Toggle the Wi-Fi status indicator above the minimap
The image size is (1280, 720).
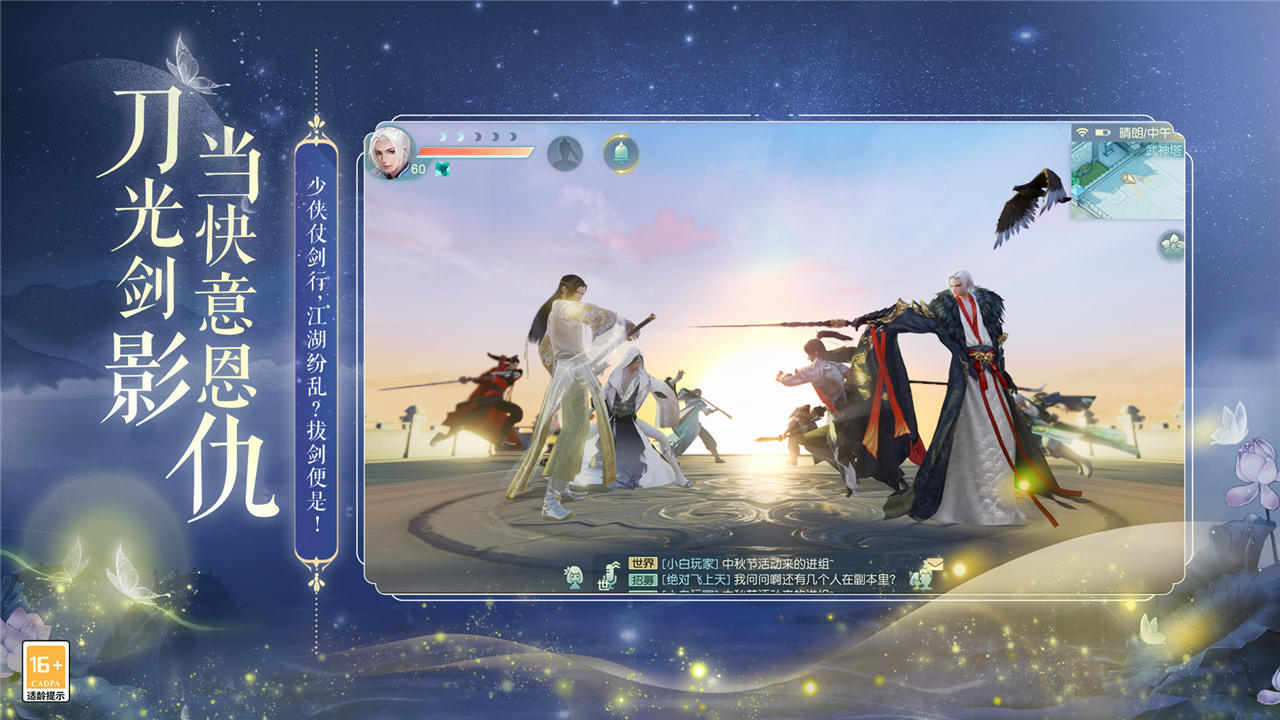[1083, 133]
